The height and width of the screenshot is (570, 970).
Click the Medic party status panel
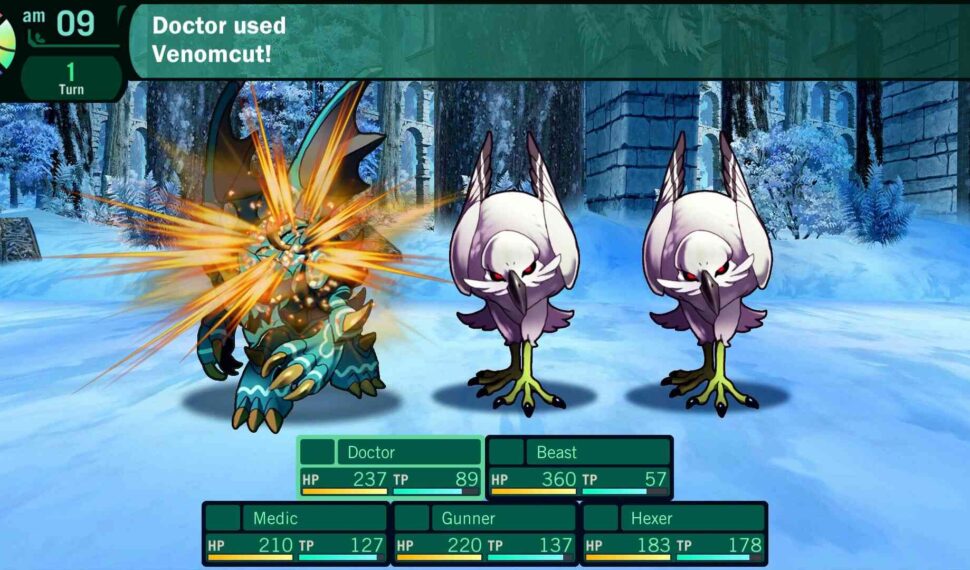(296, 533)
